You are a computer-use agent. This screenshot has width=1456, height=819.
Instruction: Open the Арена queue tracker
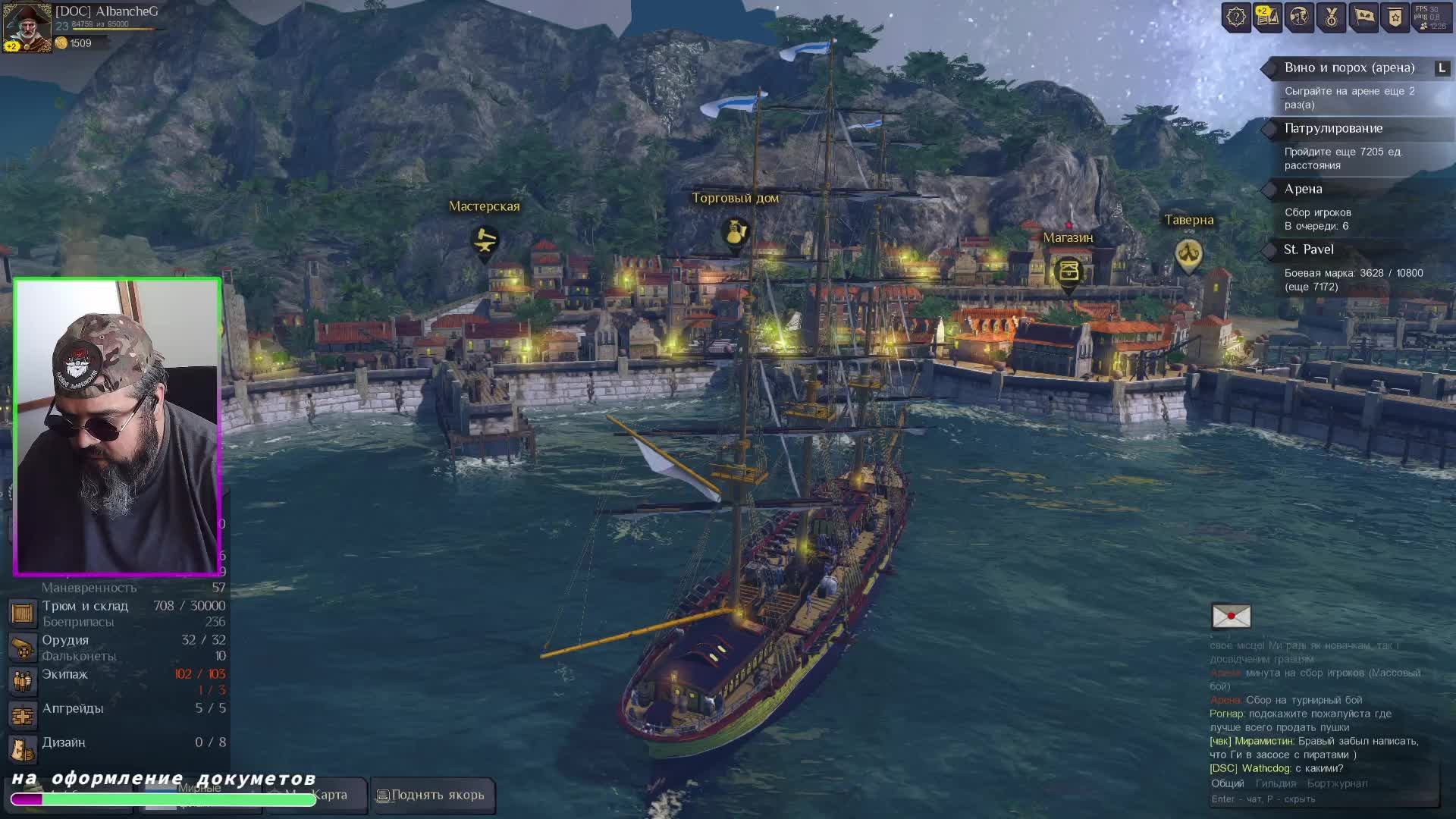(1303, 190)
